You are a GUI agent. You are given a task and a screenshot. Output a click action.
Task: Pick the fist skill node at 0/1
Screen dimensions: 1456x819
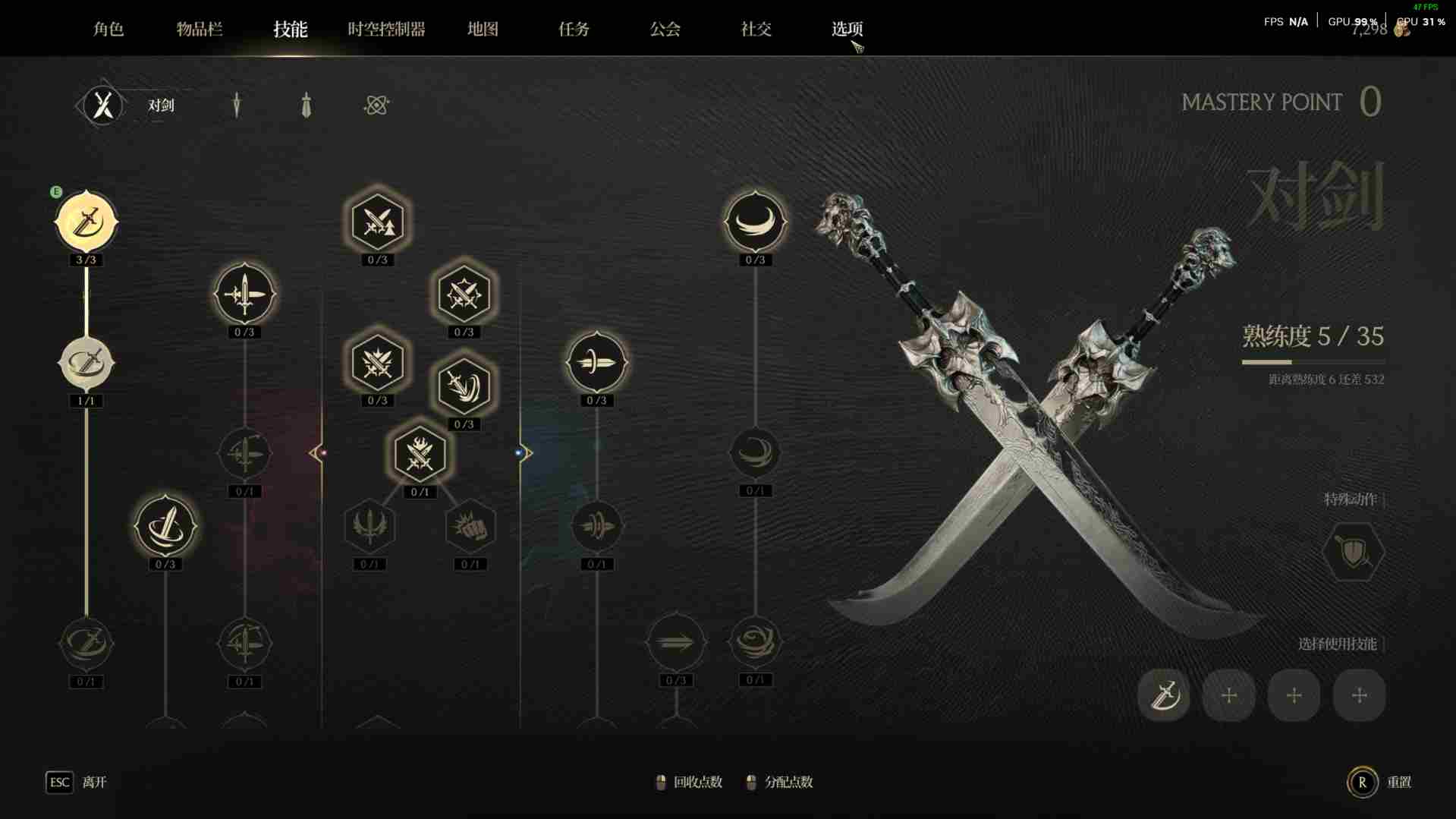pyautogui.click(x=470, y=526)
